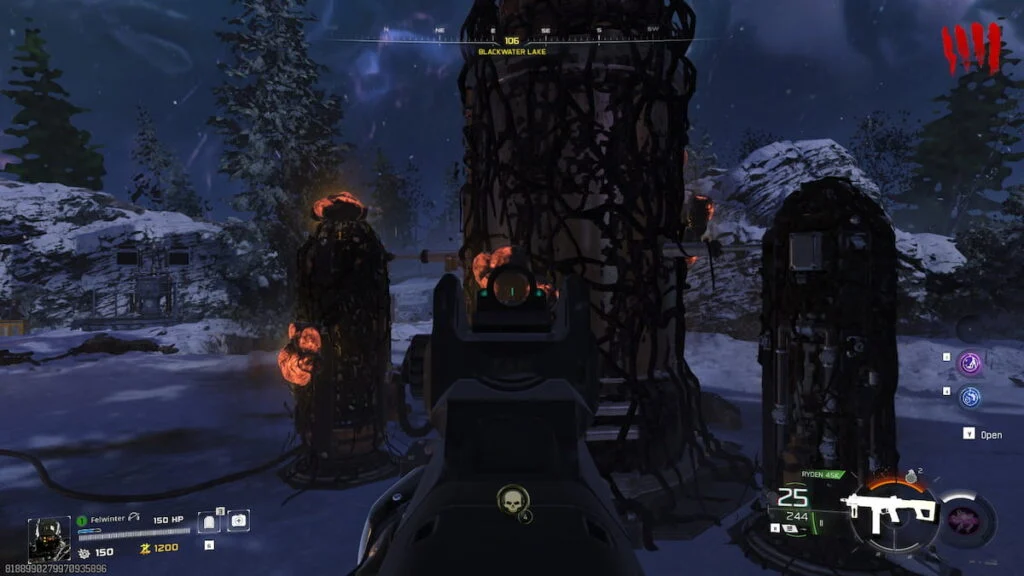Click the skull perk icon
This screenshot has height=576, width=1024.
[x=511, y=498]
